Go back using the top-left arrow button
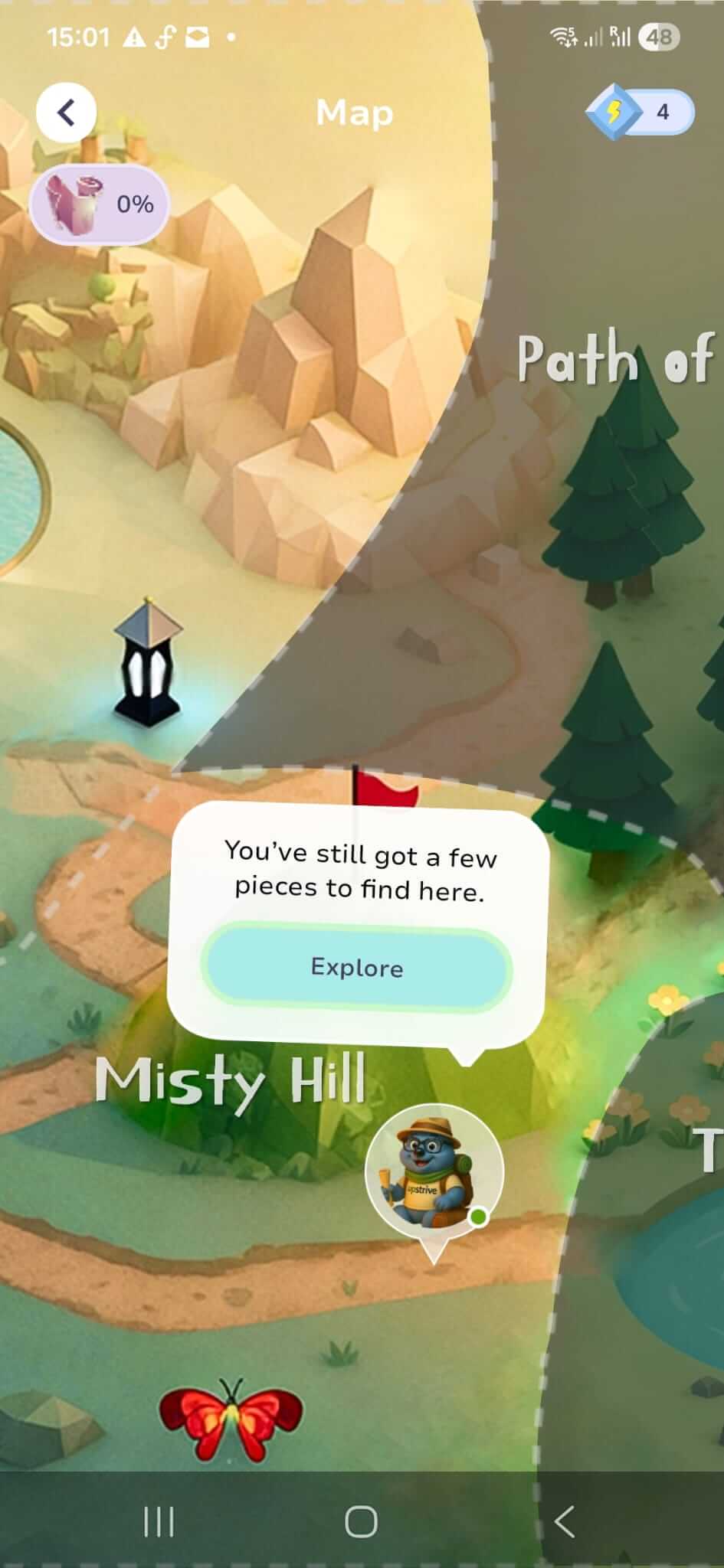The height and width of the screenshot is (1568, 724). 66,113
